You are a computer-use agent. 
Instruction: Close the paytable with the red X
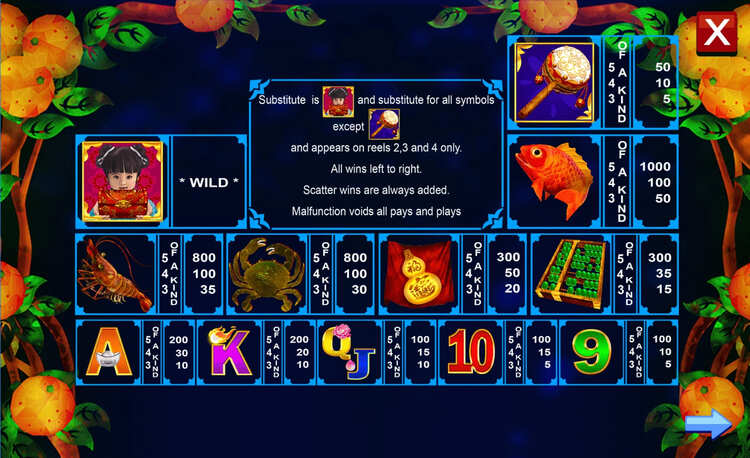point(716,34)
